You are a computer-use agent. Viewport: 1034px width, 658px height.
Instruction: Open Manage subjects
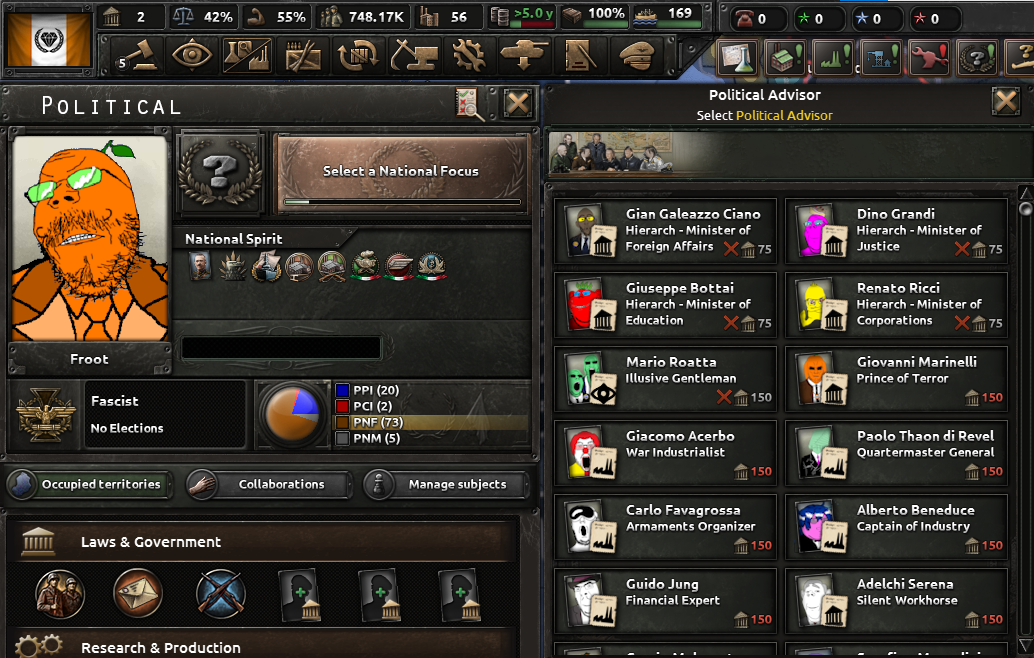tap(445, 485)
